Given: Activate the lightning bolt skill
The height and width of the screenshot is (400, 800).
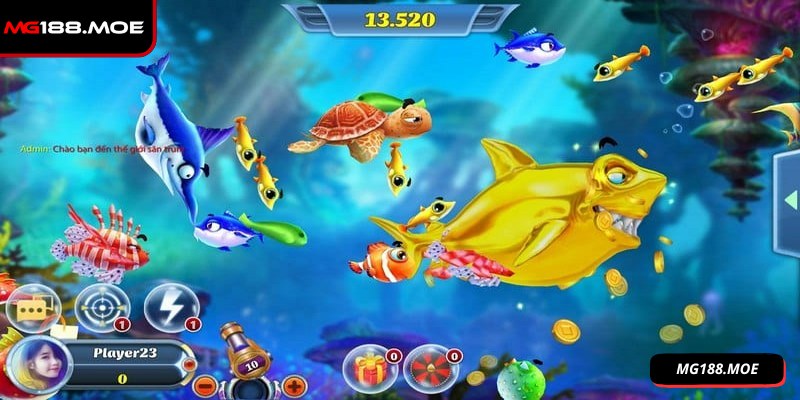Looking at the screenshot, I should [168, 307].
